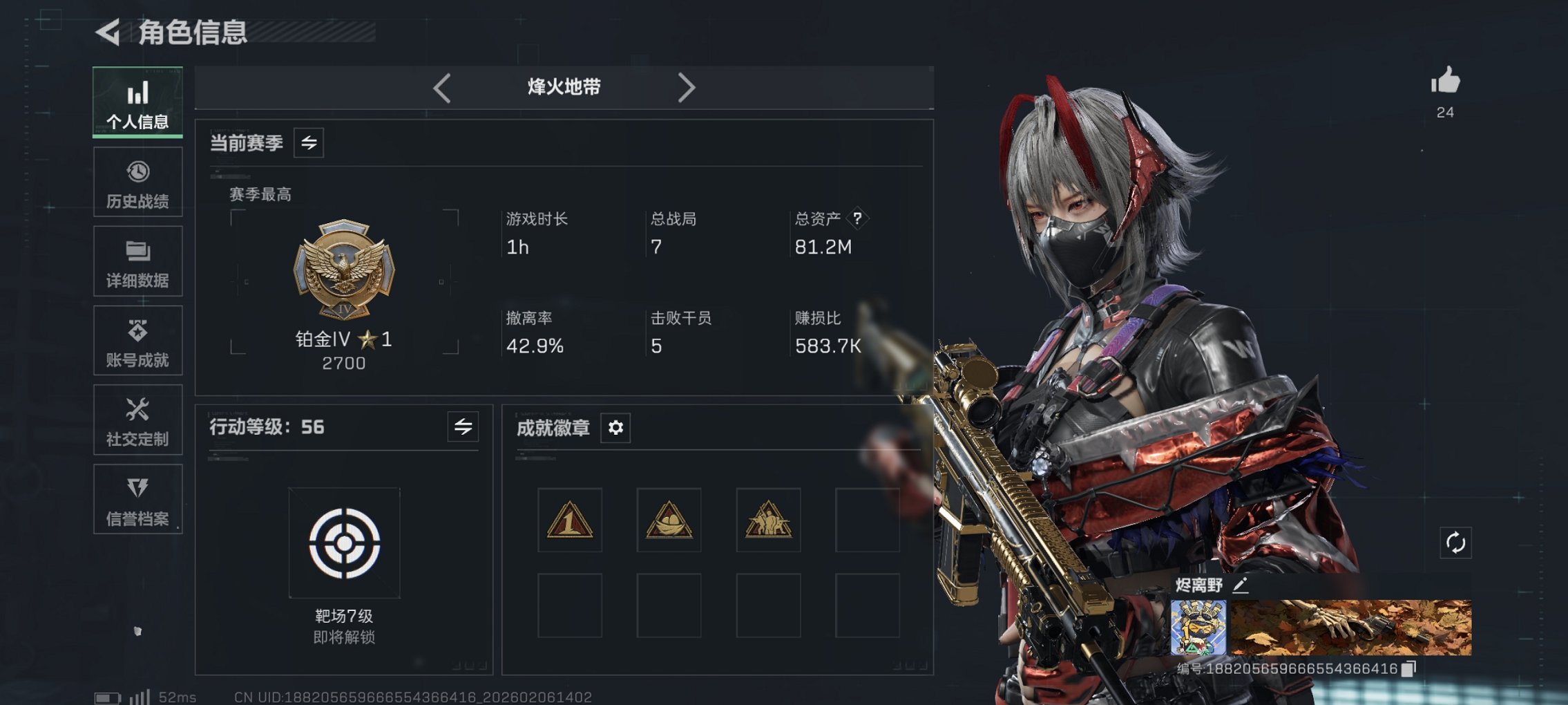The width and height of the screenshot is (1568, 705).
Task: Select the 烽火地带 mode tab
Action: [562, 87]
